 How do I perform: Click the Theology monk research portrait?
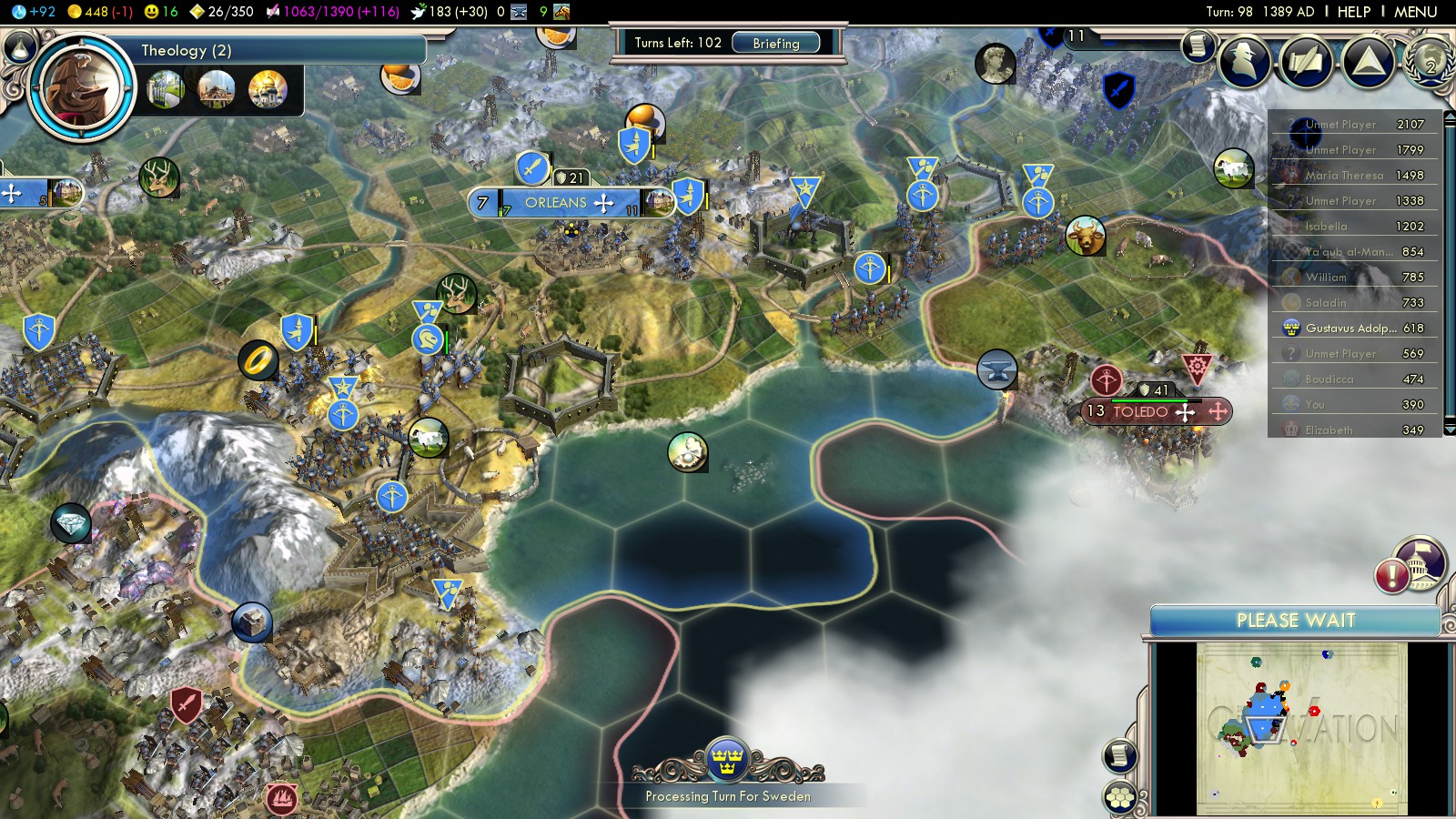click(81, 88)
